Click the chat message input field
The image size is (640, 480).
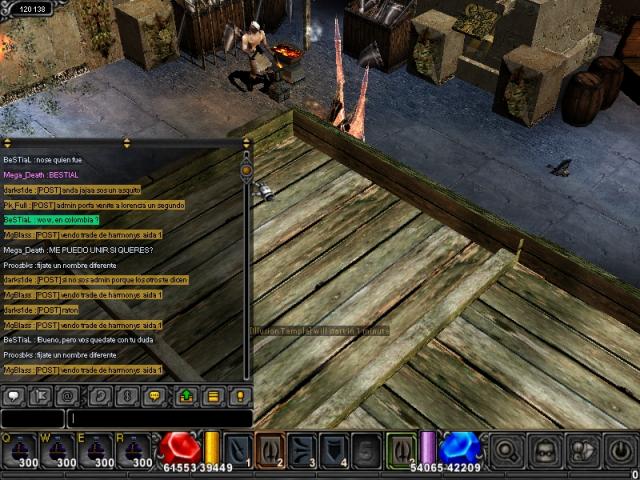(x=158, y=419)
